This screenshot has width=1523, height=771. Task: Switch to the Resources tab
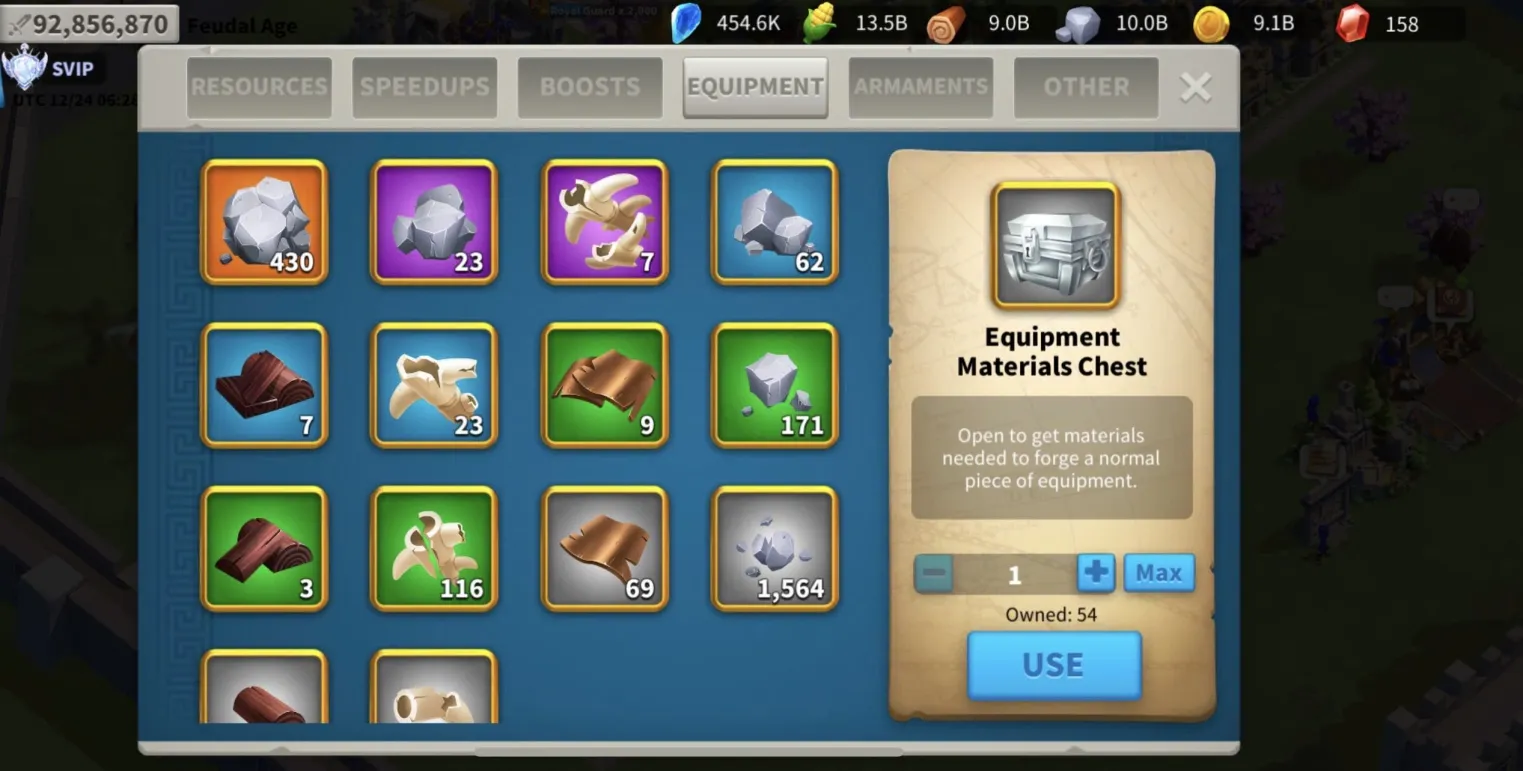coord(259,87)
